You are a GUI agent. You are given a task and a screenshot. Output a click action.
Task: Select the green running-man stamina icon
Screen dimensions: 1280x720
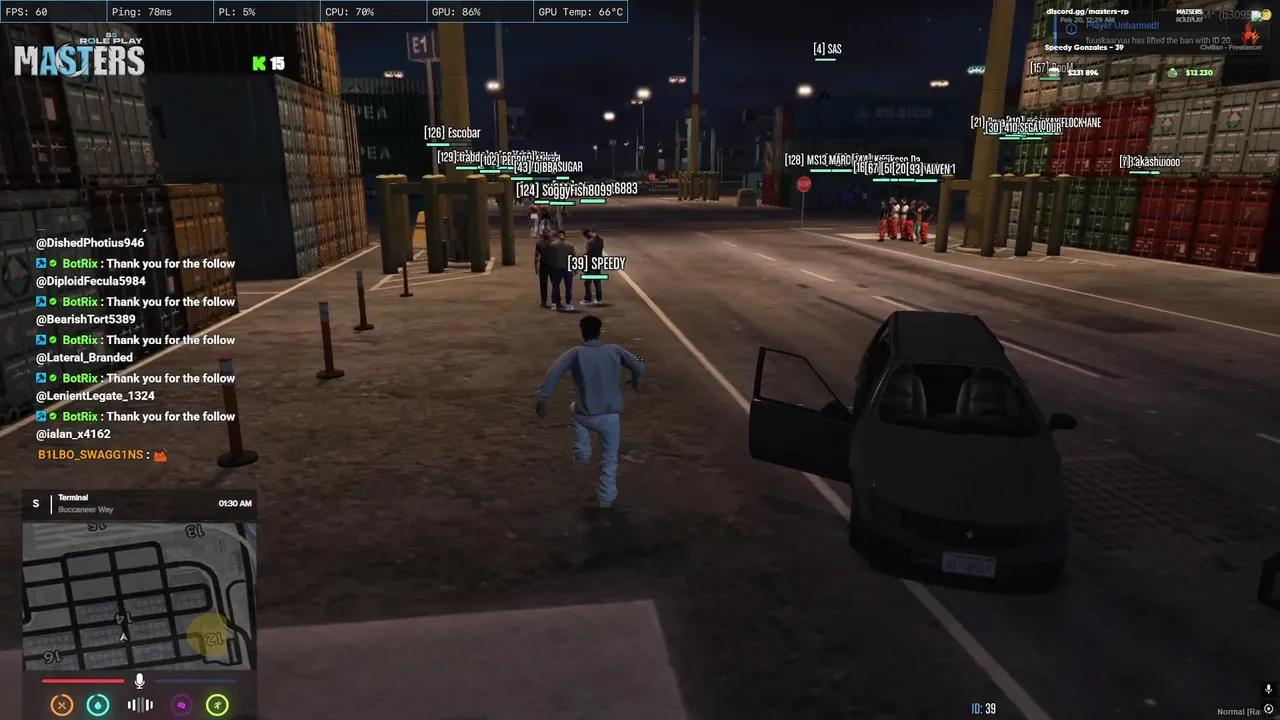coord(217,705)
